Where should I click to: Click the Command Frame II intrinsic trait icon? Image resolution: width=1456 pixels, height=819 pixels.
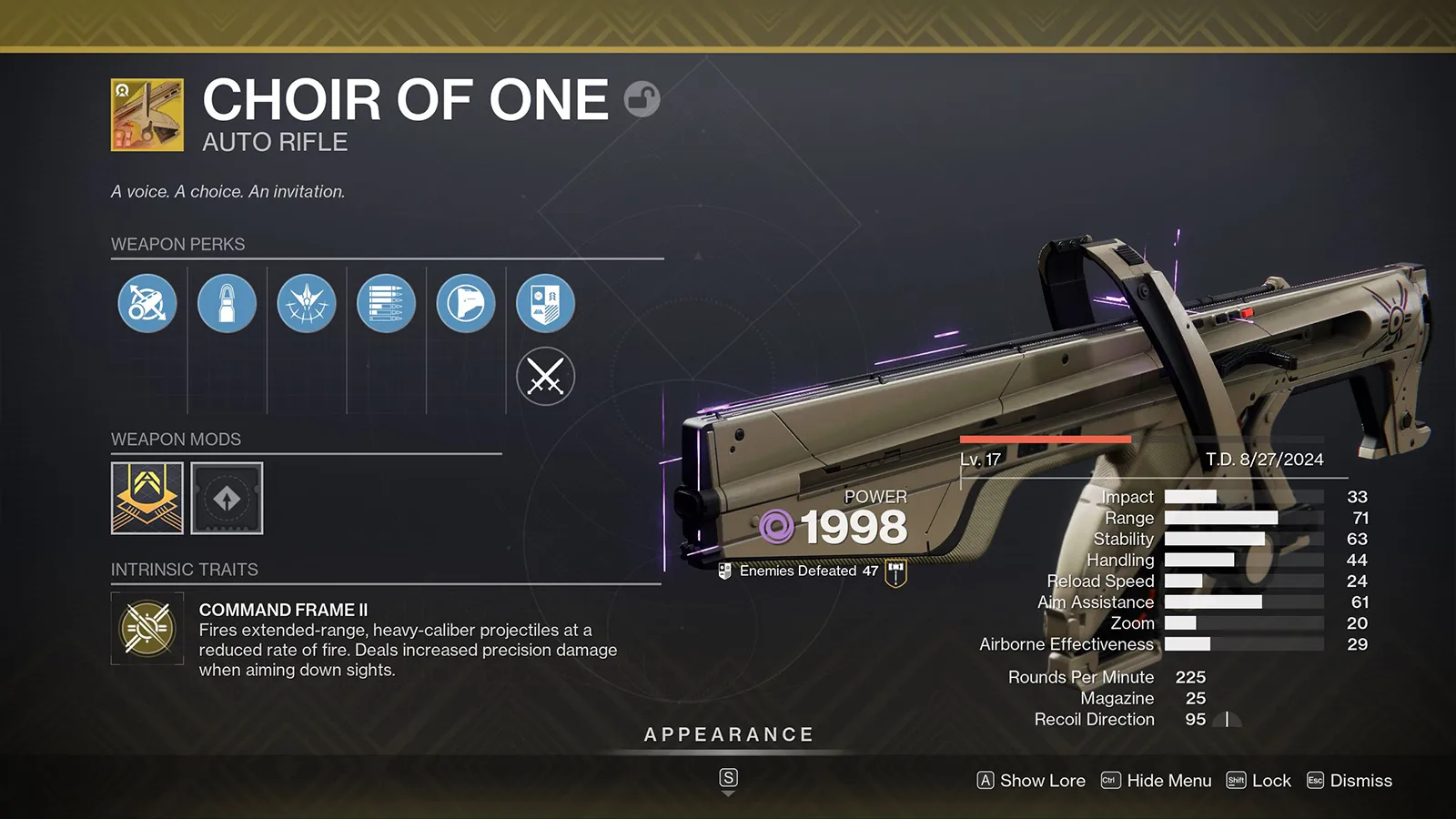[147, 629]
